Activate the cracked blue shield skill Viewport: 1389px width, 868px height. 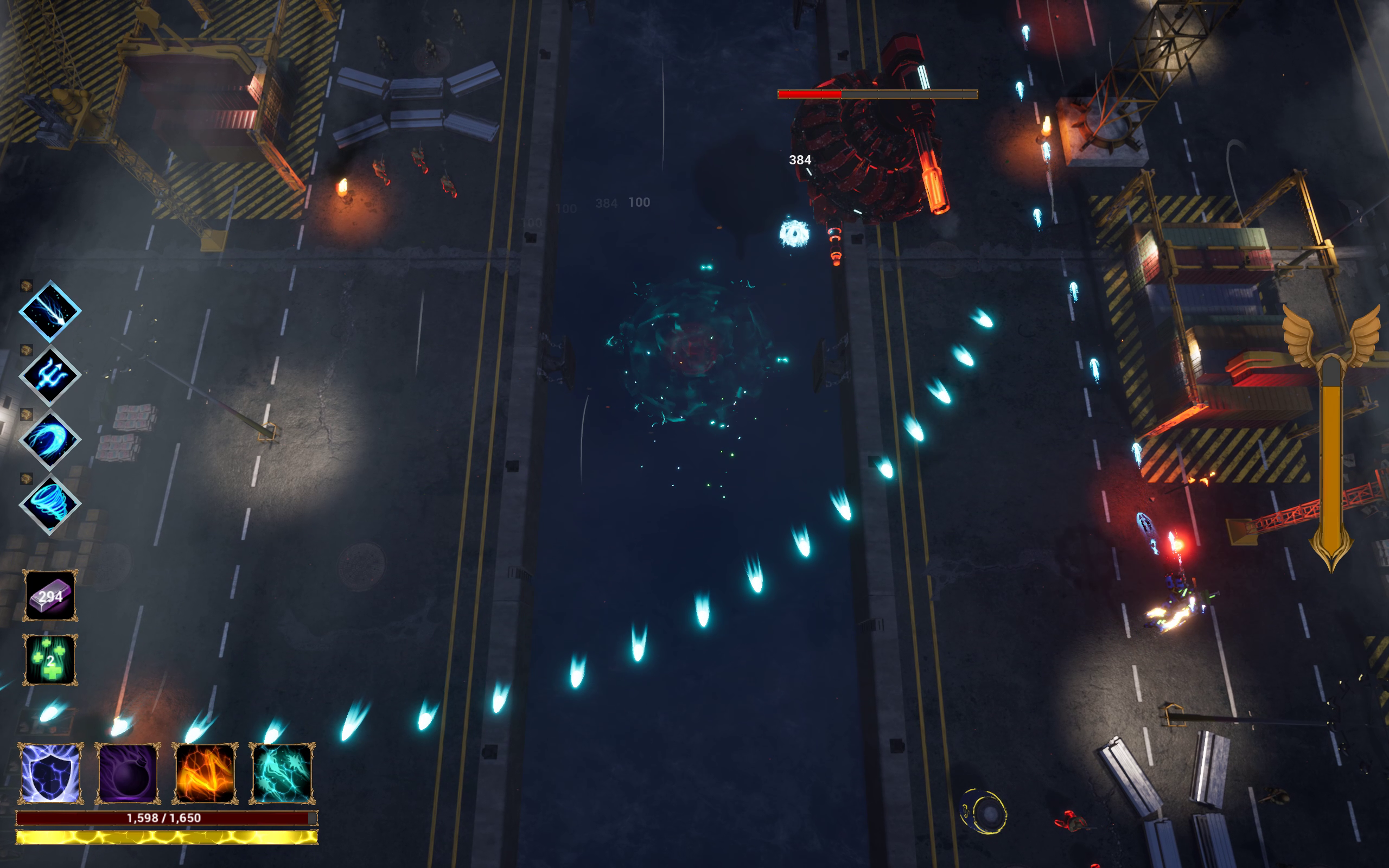click(x=50, y=773)
